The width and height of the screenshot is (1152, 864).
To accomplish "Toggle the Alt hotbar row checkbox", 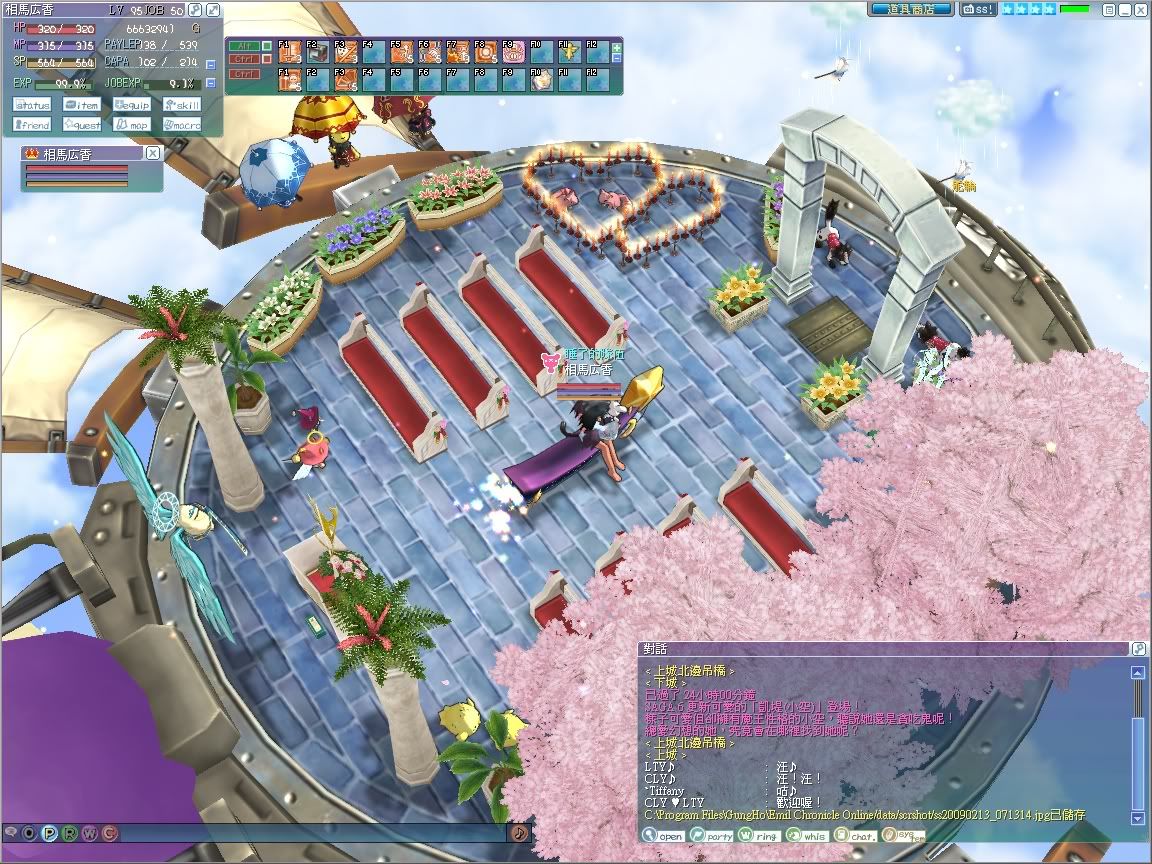I will point(267,46).
